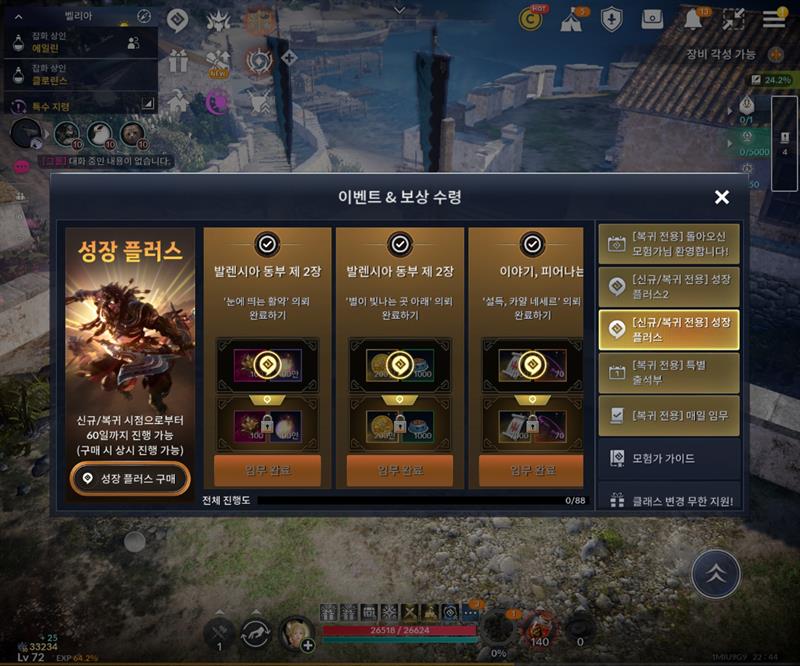Open the mail envelope icon
The width and height of the screenshot is (800, 666).
652,19
